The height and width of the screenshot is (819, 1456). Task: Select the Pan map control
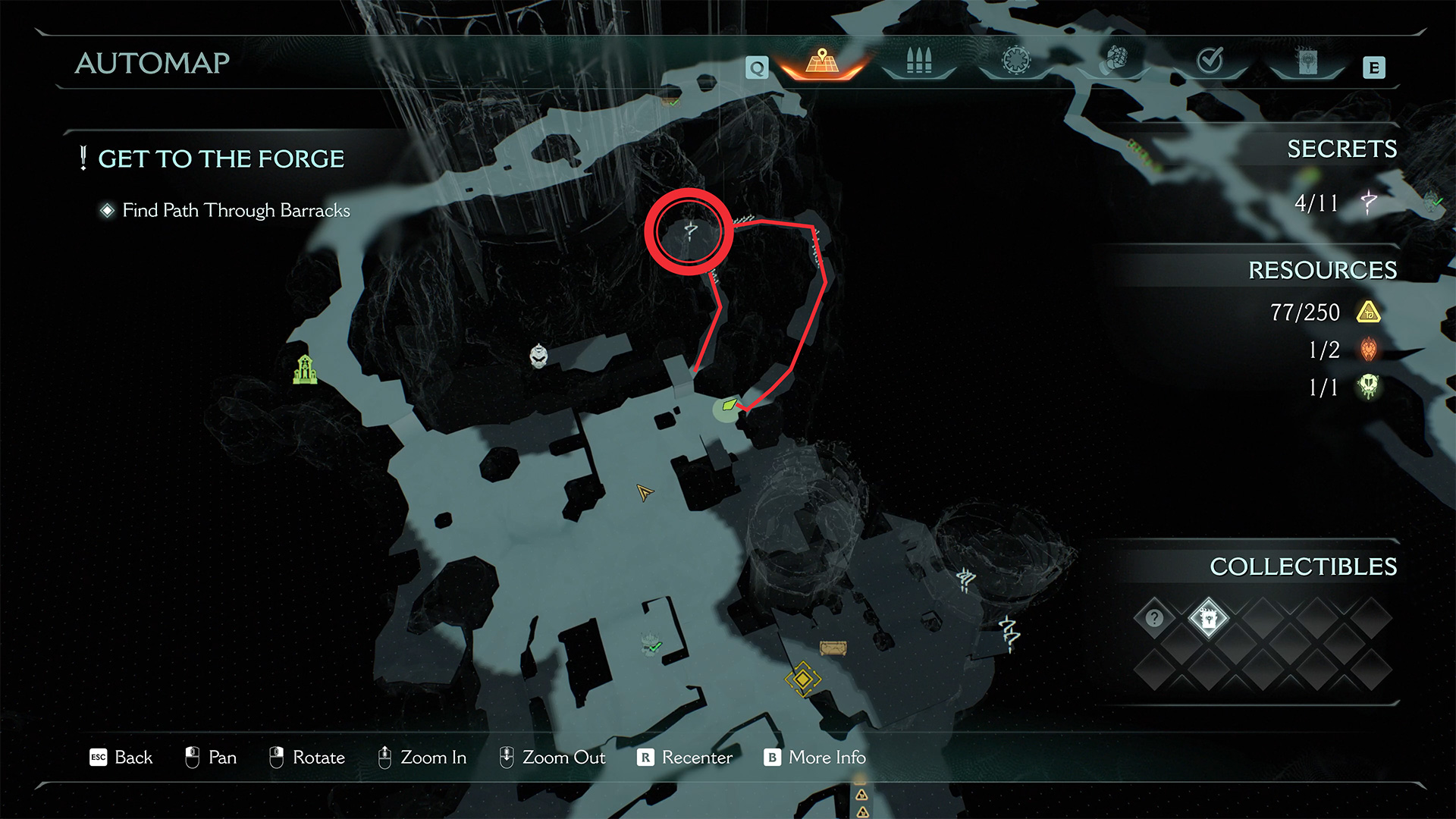[x=211, y=758]
